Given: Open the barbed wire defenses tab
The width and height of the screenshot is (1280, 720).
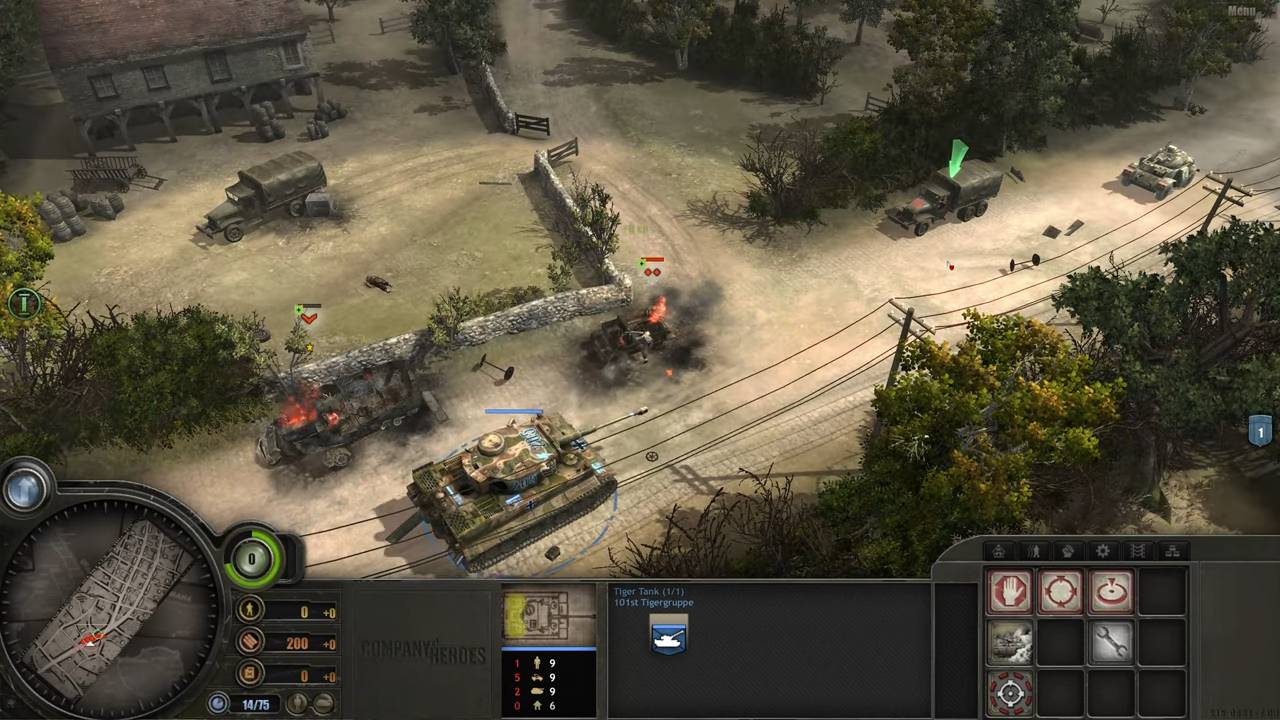Looking at the screenshot, I should click(x=1137, y=551).
